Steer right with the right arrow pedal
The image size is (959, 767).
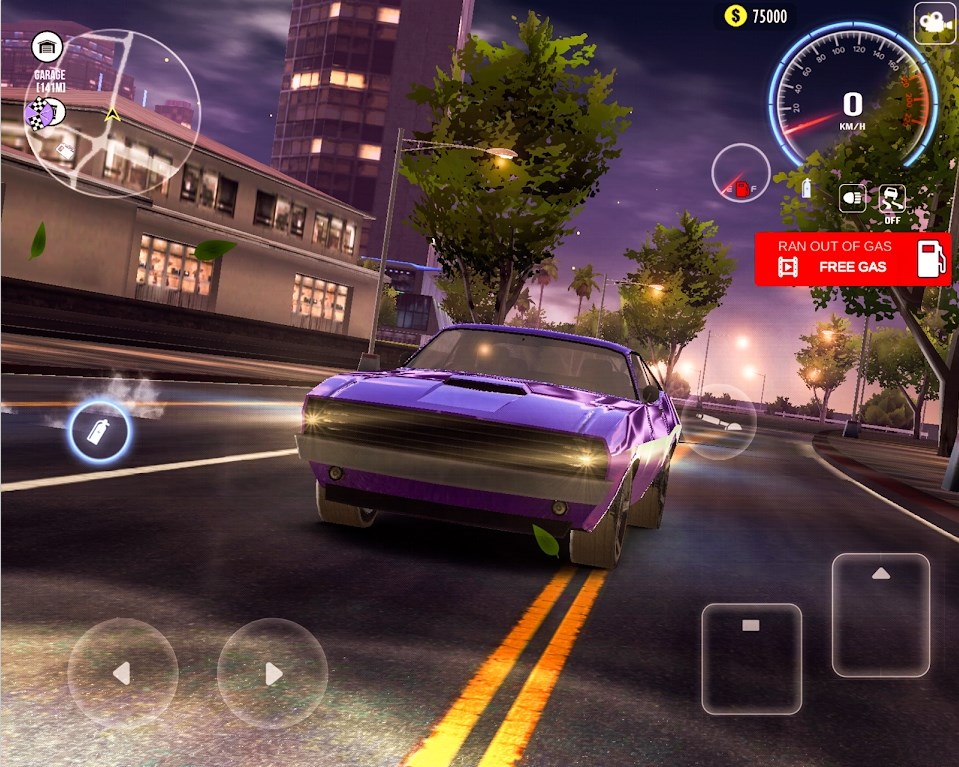point(272,673)
